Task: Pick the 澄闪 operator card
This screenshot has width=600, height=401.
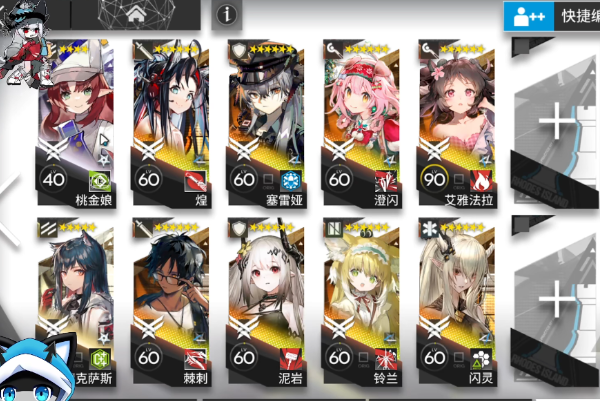Action: pos(362,118)
